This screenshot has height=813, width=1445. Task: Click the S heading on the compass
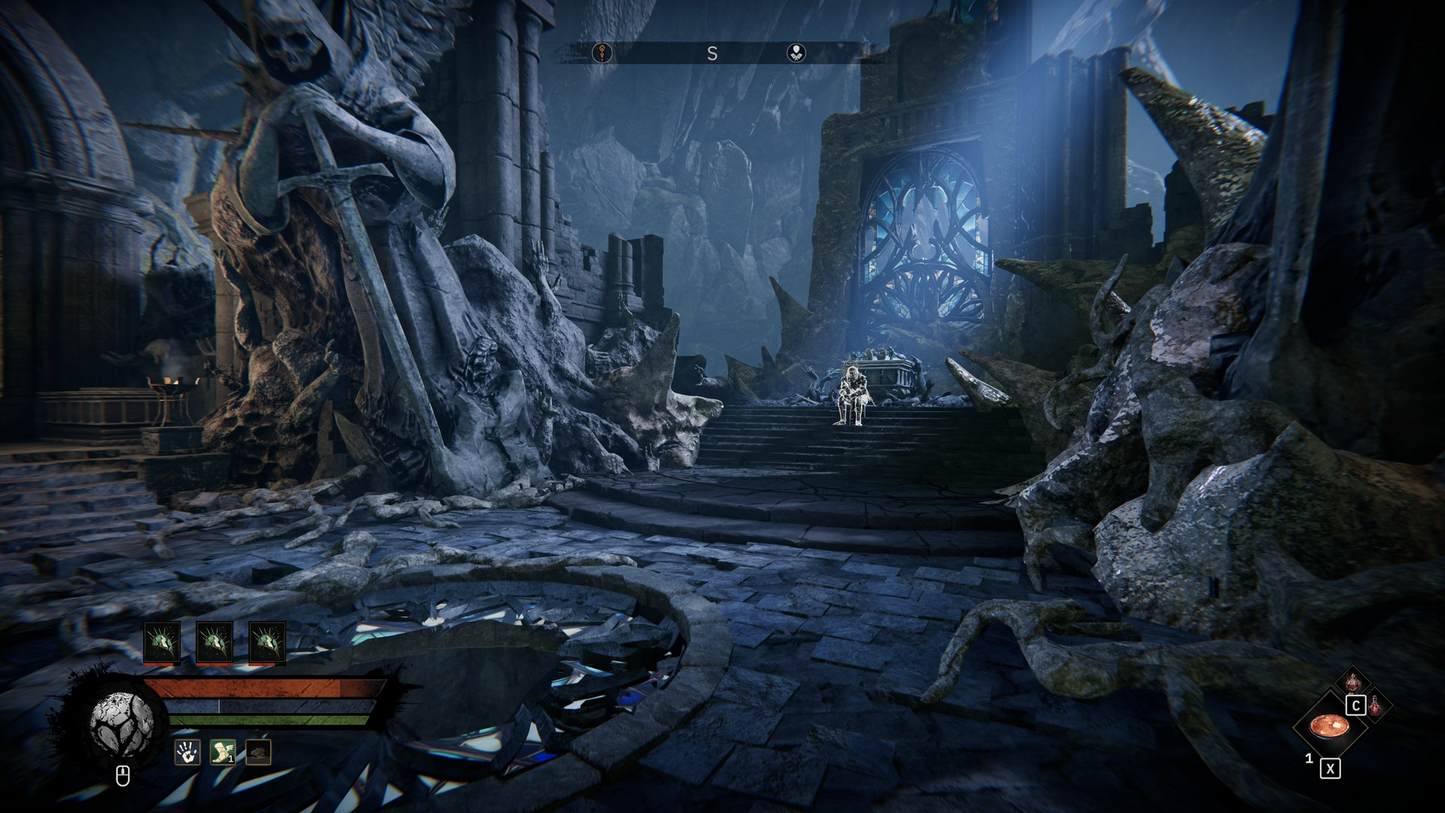[713, 54]
